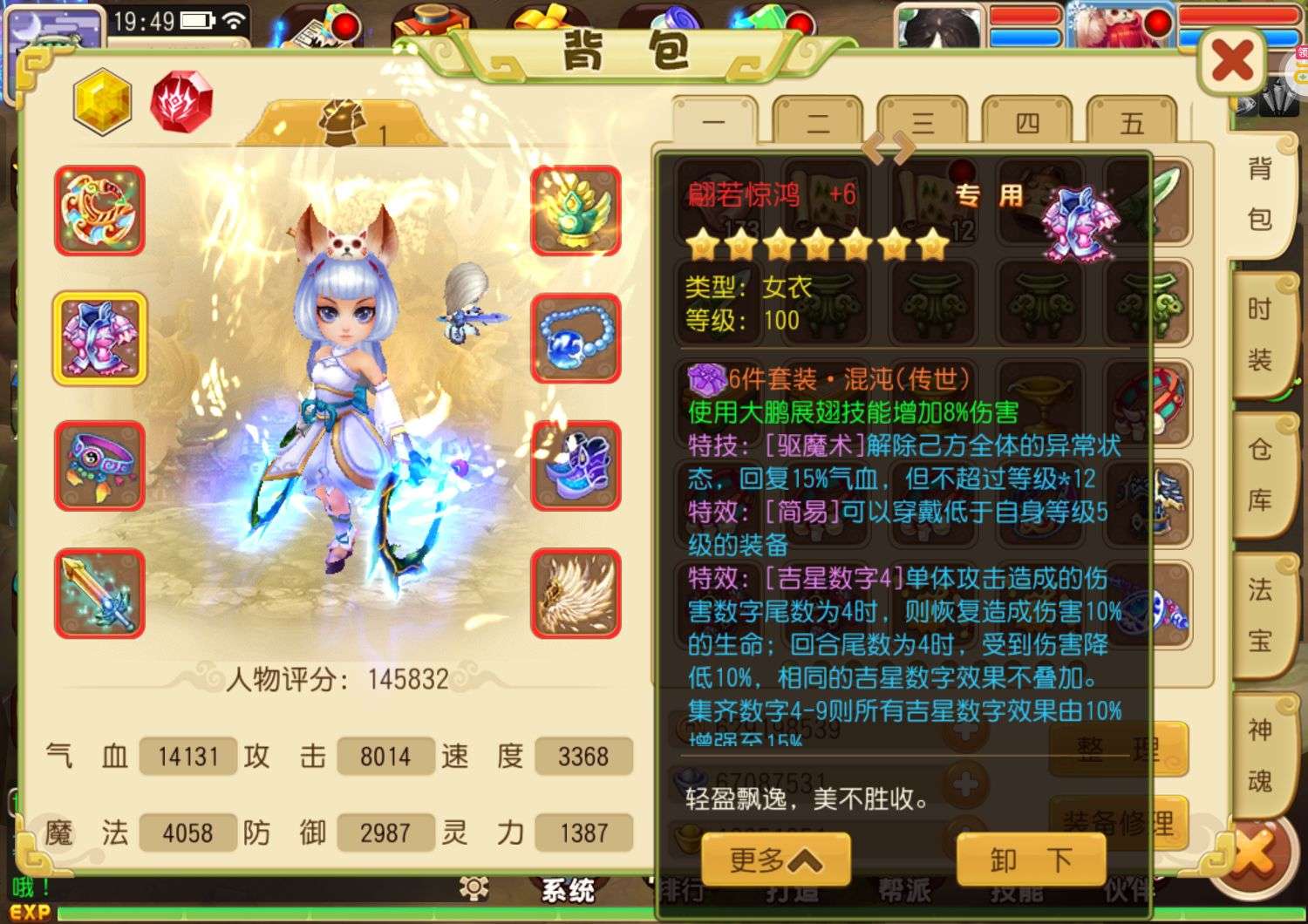The image size is (1308, 924).
Task: Click the feather wing accessory slot
Action: point(575,593)
